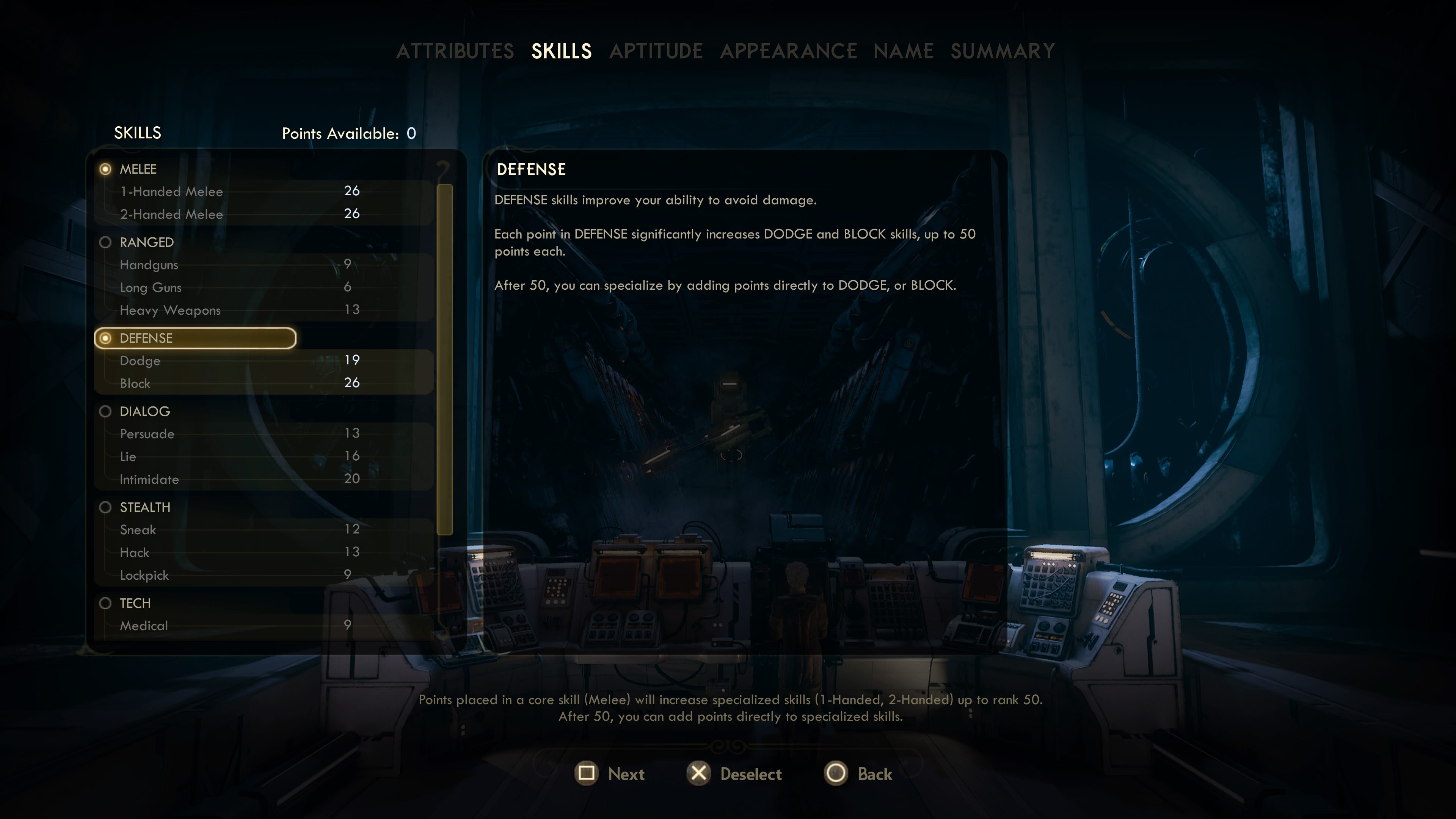The image size is (1456, 819).
Task: Pick the Dialog skill category
Action: pyautogui.click(x=144, y=411)
